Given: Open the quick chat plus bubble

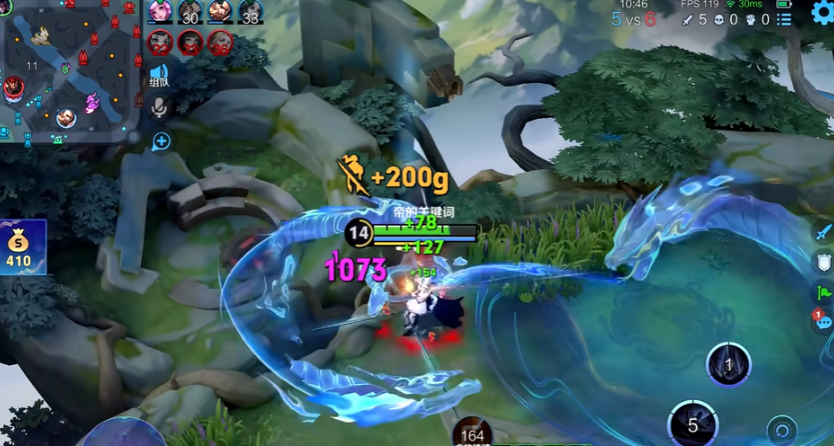Looking at the screenshot, I should coord(160,142).
